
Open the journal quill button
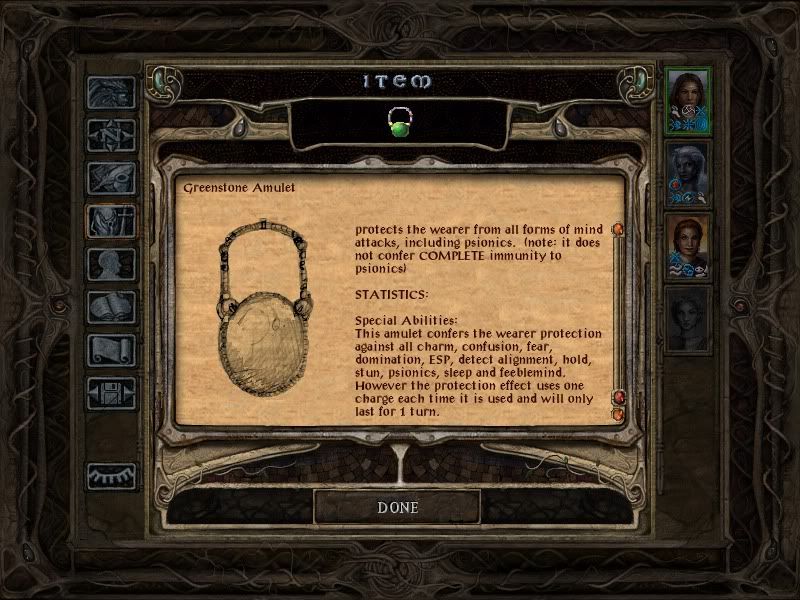tap(111, 178)
